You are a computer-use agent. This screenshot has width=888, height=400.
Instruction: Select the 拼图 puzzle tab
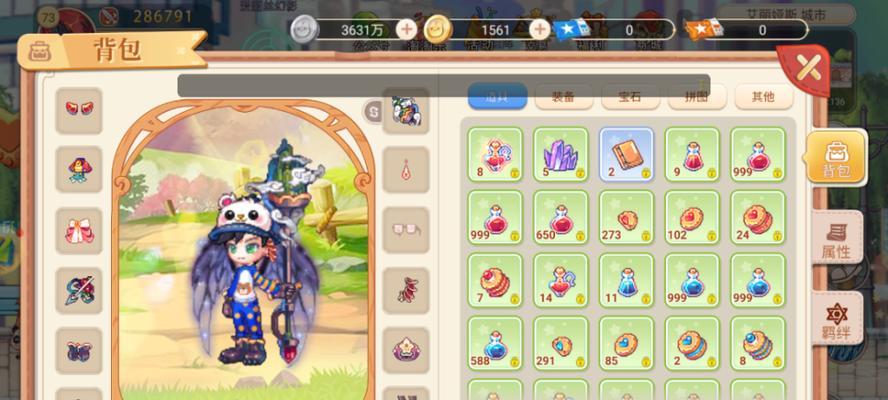coord(696,97)
